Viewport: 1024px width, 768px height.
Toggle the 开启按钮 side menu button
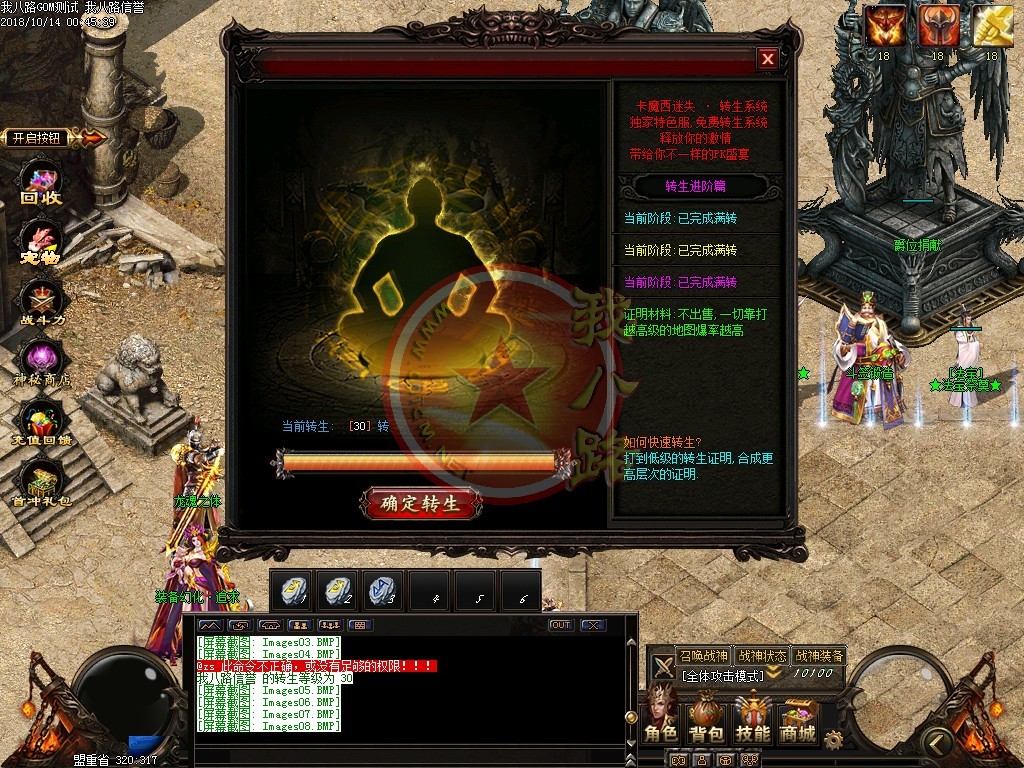tap(52, 138)
